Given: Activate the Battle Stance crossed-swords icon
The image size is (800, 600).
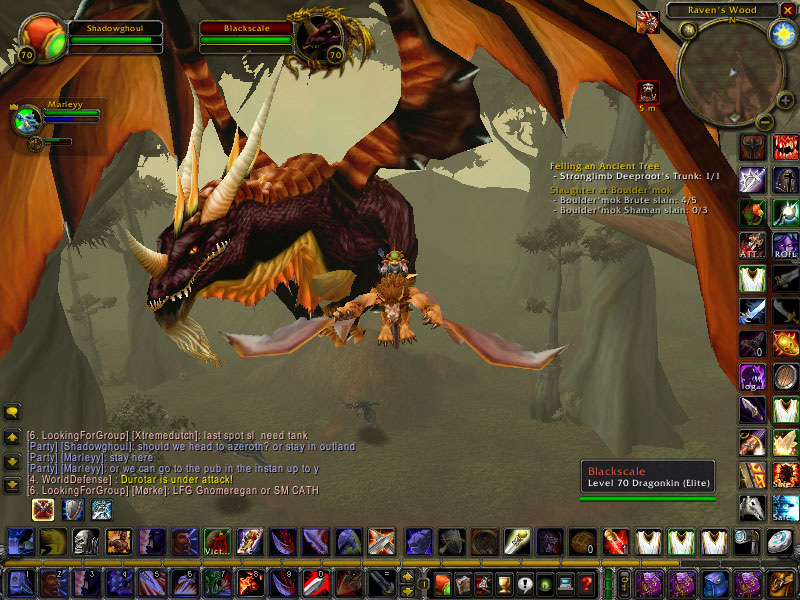Looking at the screenshot, I should [x=43, y=510].
